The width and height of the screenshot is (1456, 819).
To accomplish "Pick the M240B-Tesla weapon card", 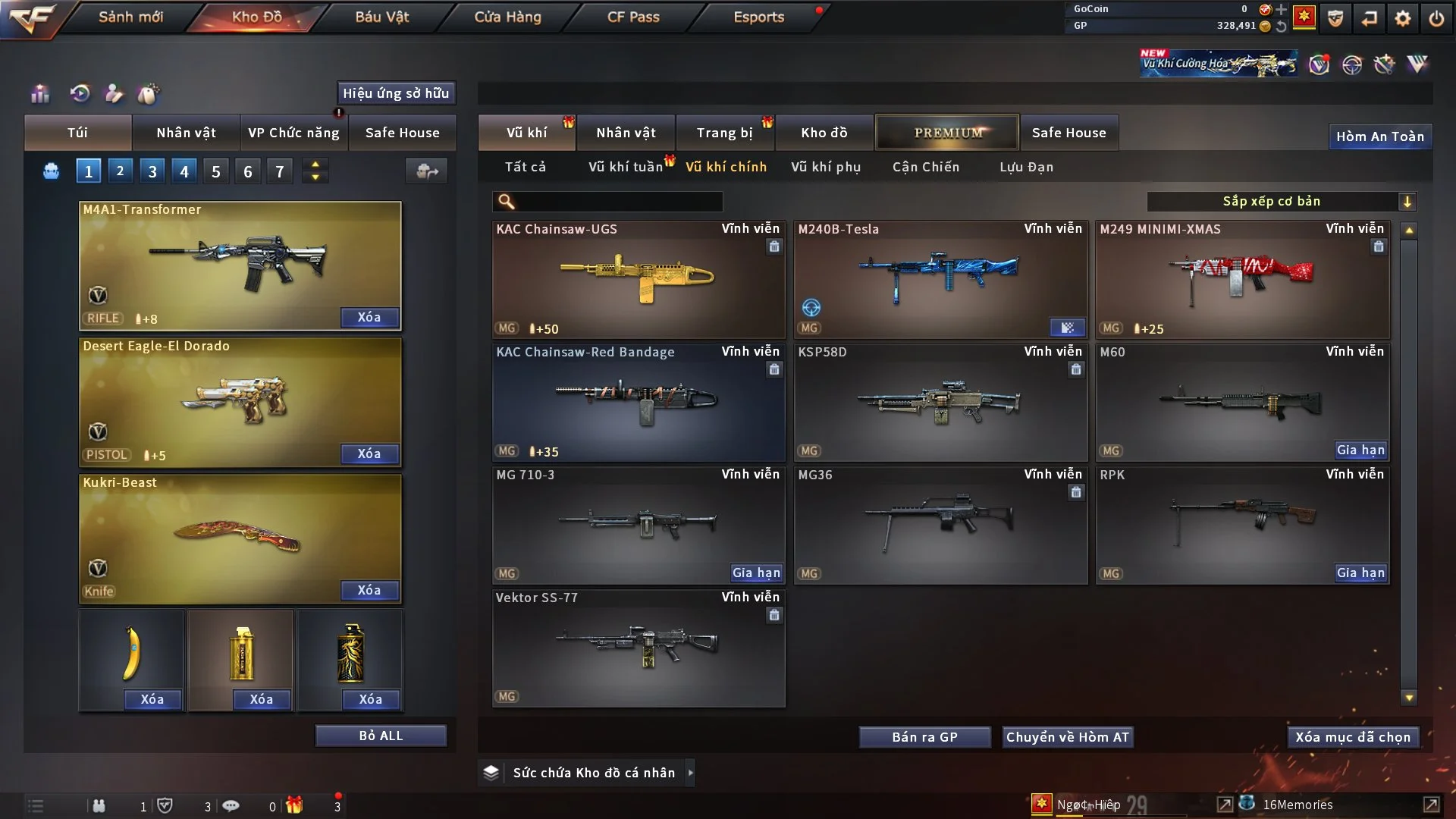I will [940, 281].
